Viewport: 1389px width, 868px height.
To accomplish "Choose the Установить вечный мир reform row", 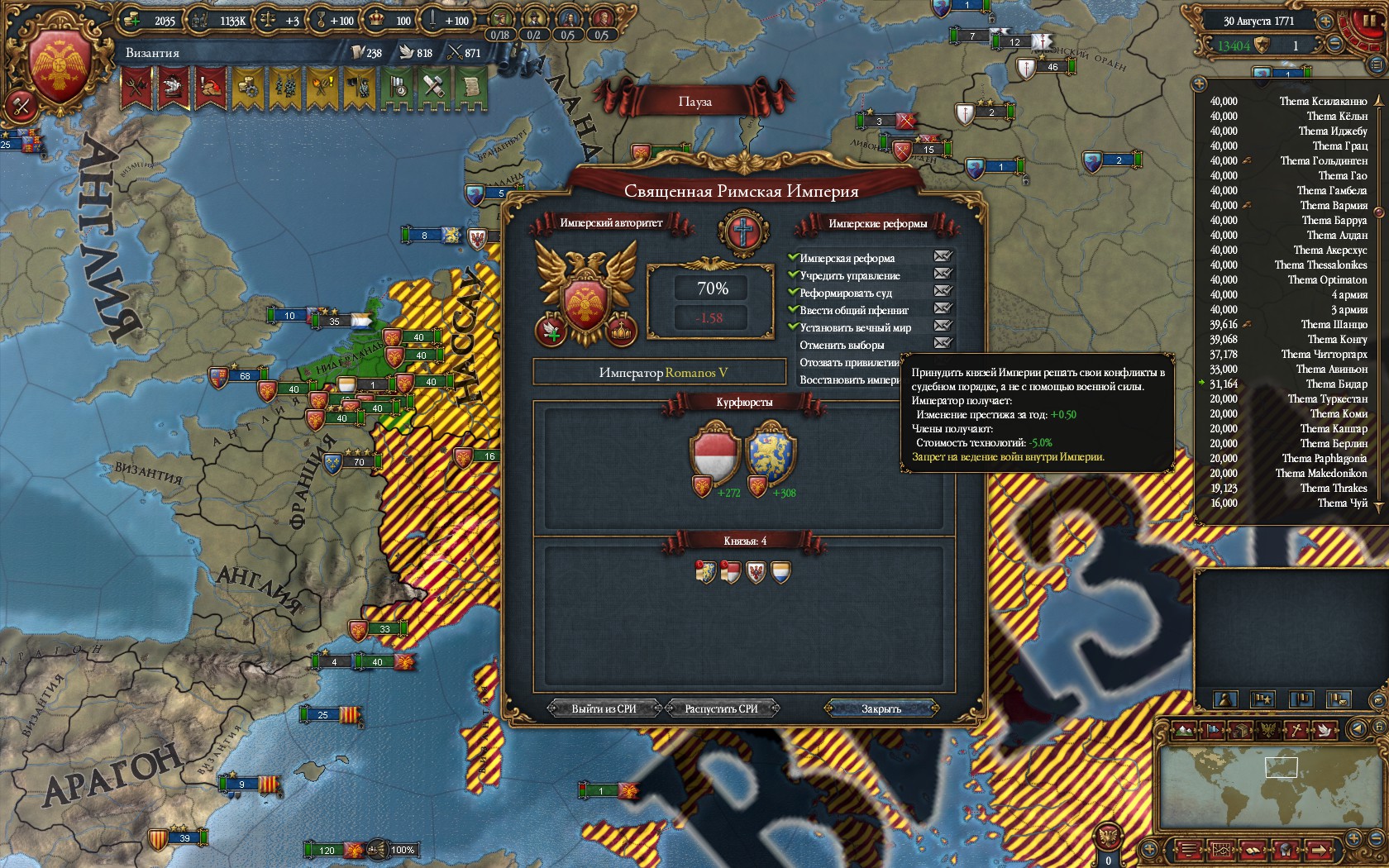I will (x=855, y=327).
